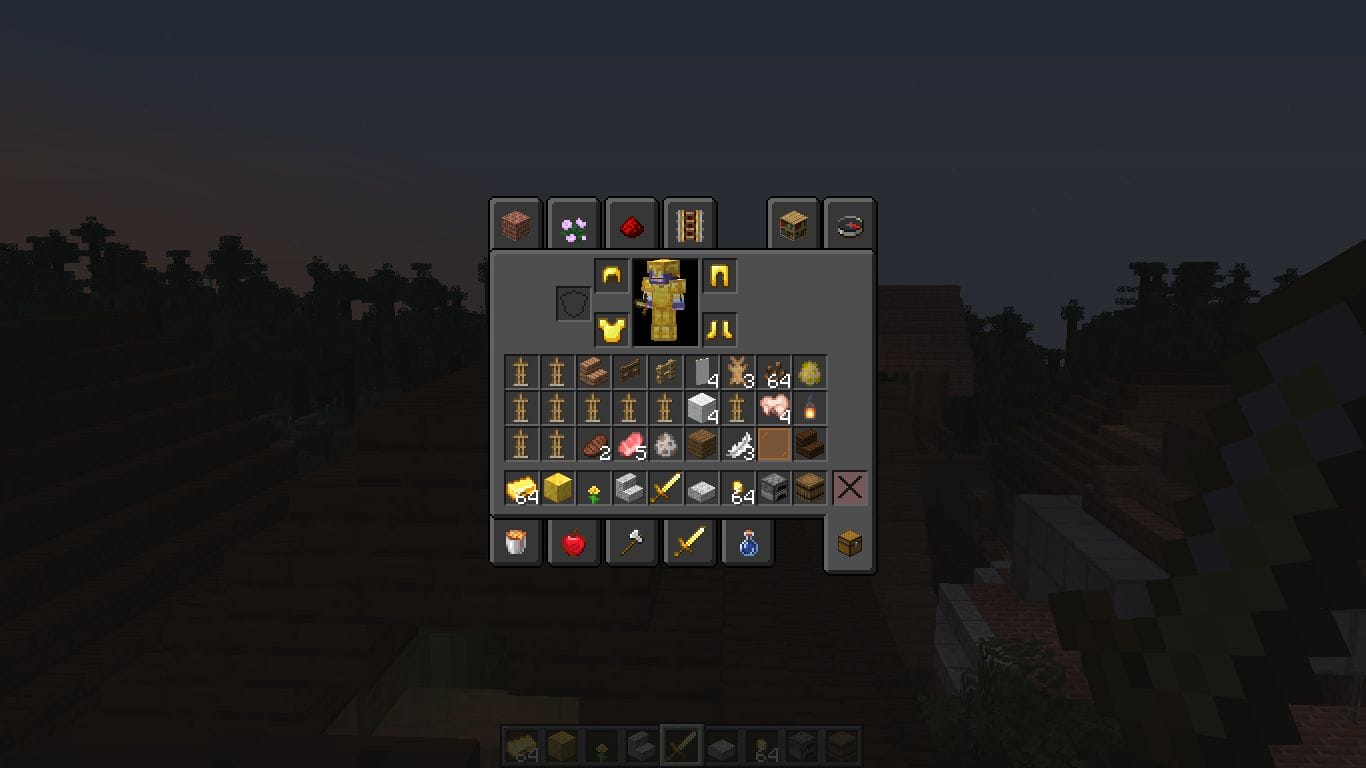
Task: Pick up the golden chestplate from the armor slot
Action: (x=611, y=329)
